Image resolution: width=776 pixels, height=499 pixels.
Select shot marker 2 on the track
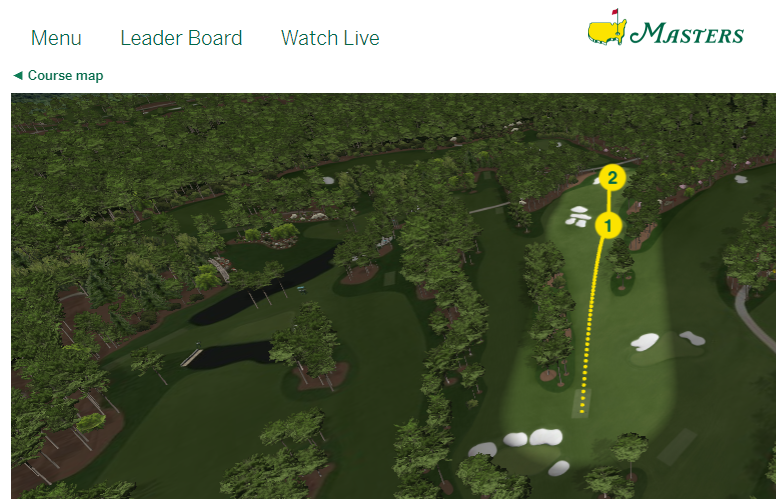click(612, 179)
